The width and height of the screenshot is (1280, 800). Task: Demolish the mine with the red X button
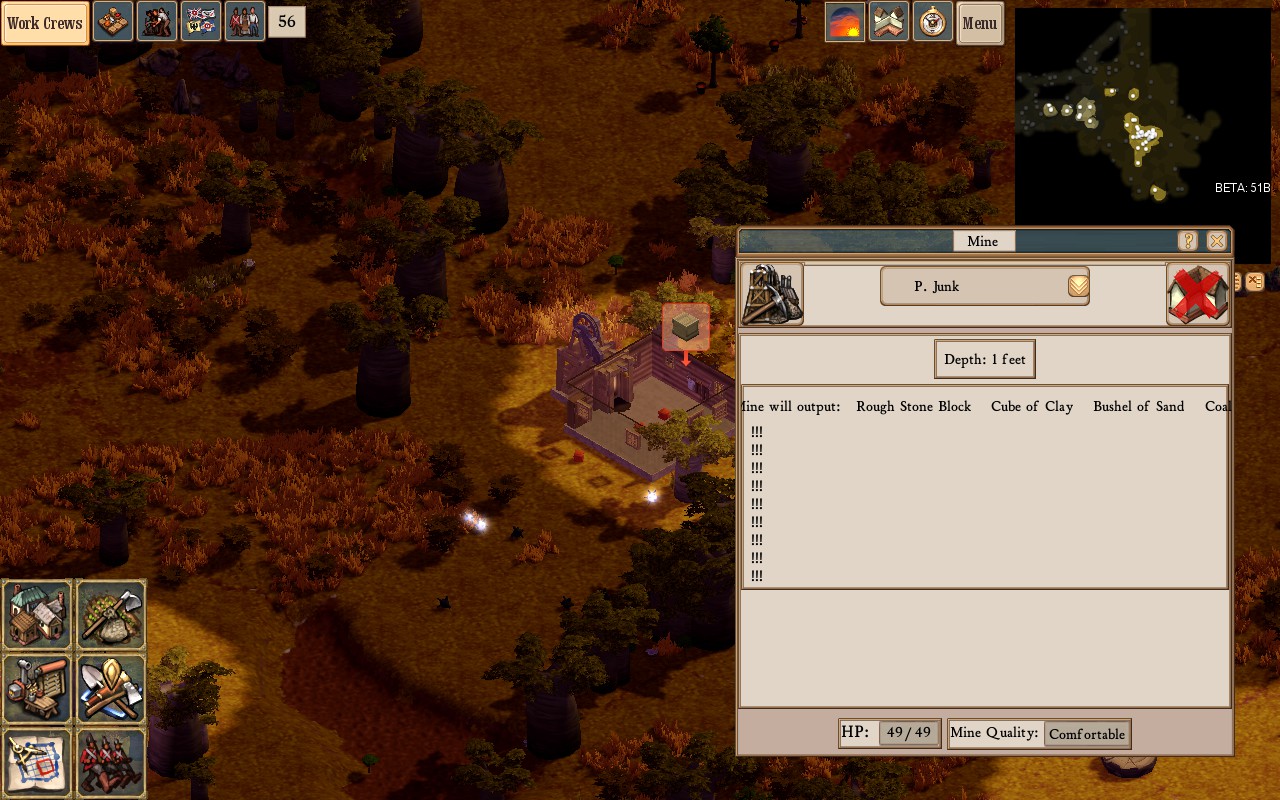[x=1197, y=294]
